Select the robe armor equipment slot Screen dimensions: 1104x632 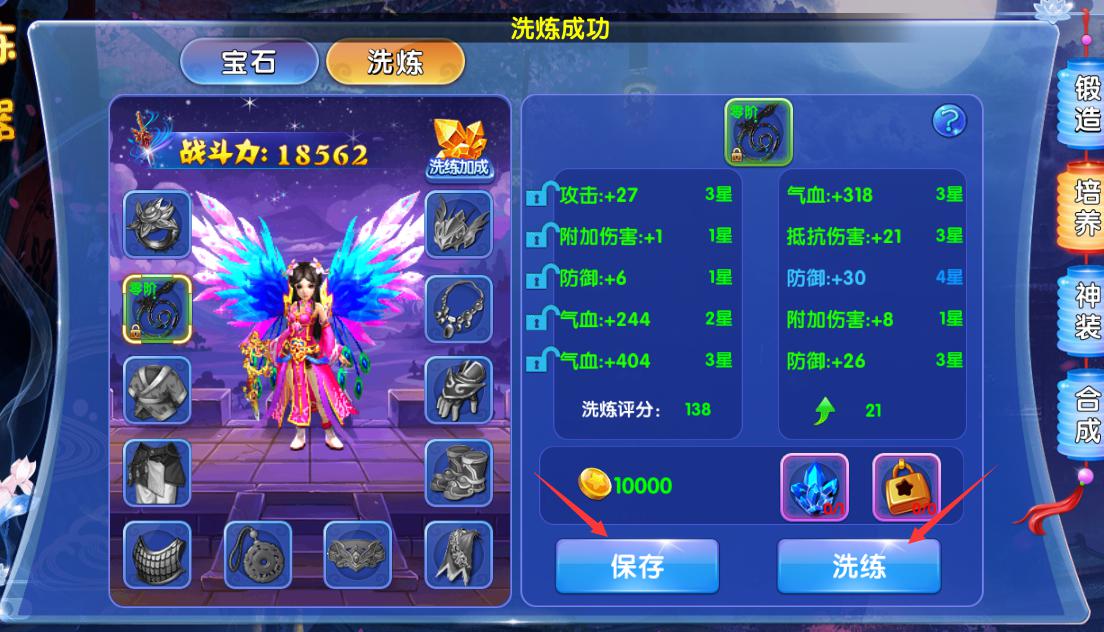click(x=157, y=391)
